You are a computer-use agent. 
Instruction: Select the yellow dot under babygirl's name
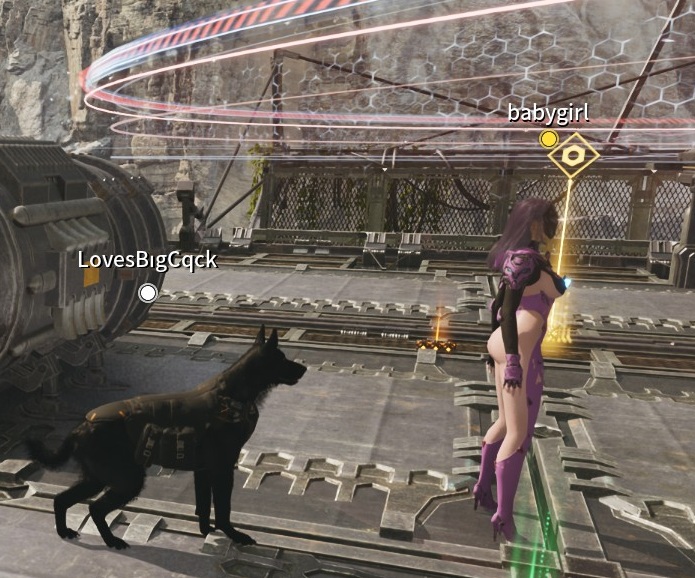click(548, 139)
